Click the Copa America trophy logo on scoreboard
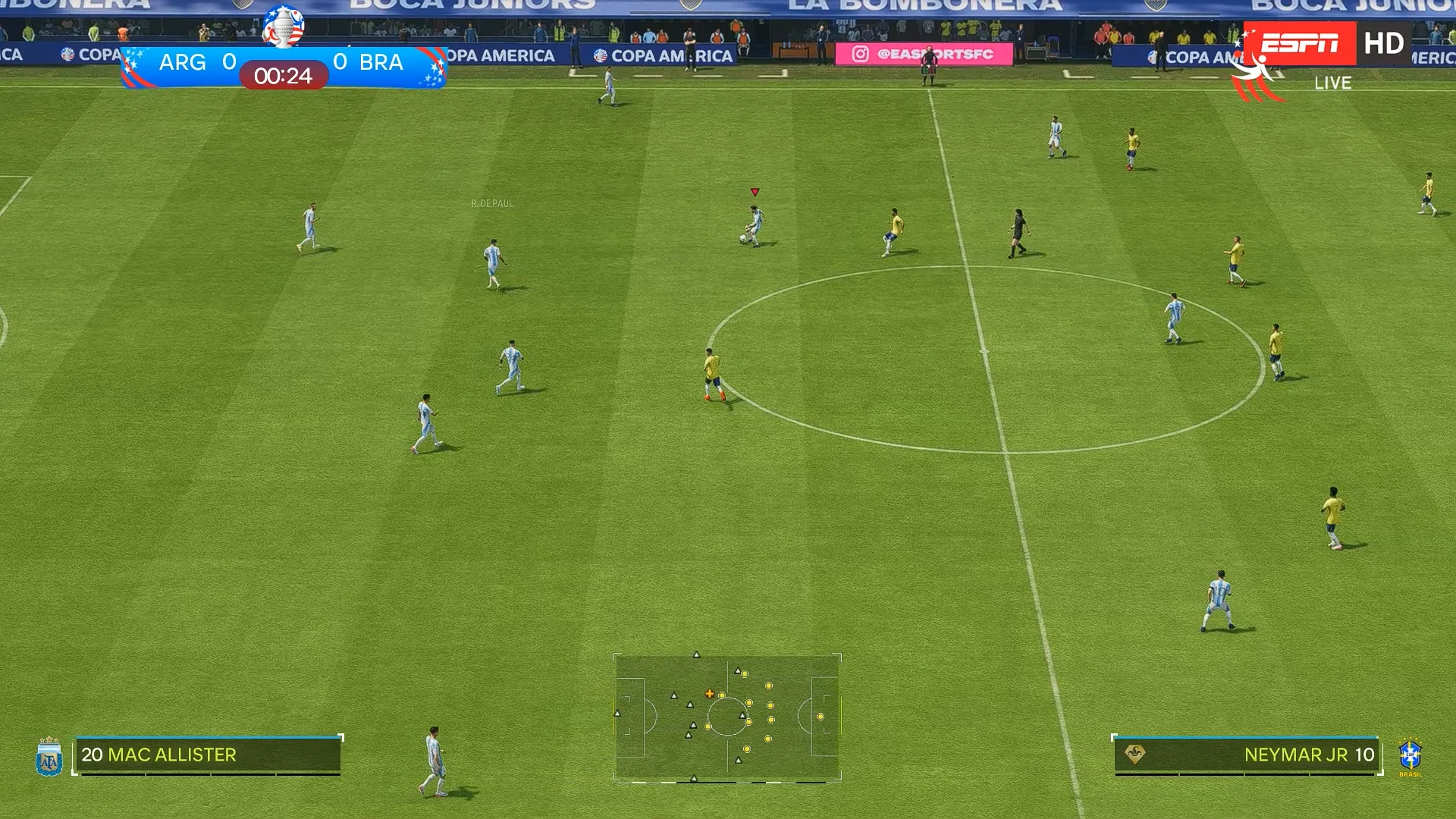Screen dimensions: 1456x819 click(284, 27)
